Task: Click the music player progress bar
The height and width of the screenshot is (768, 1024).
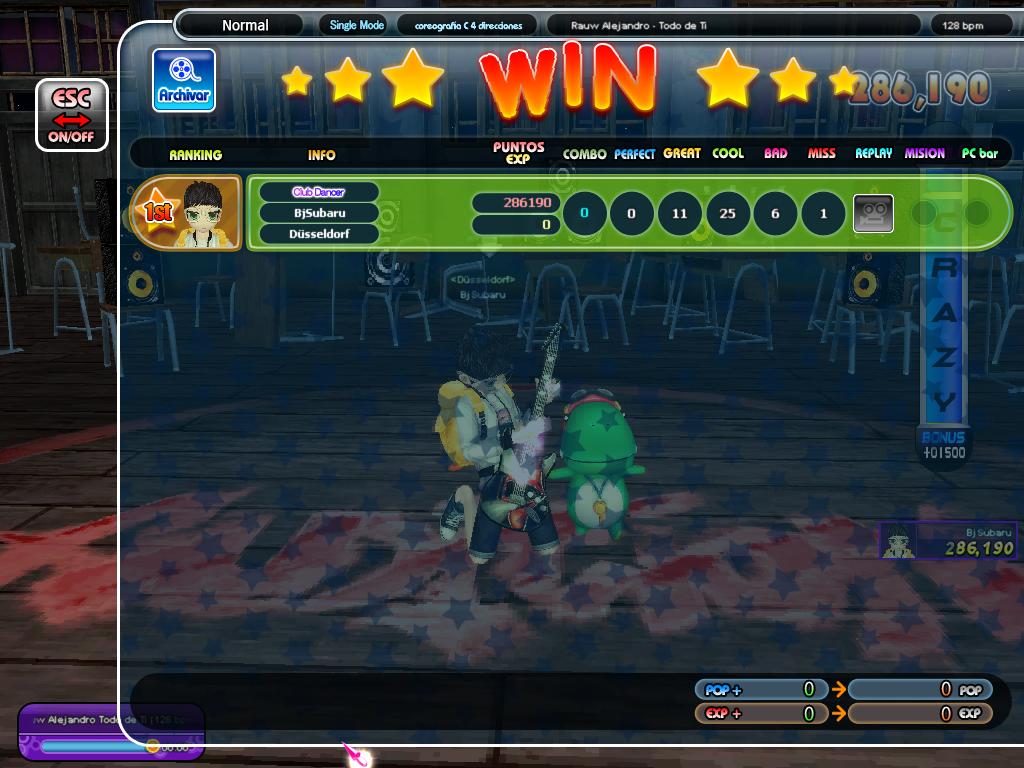Action: pyautogui.click(x=96, y=746)
